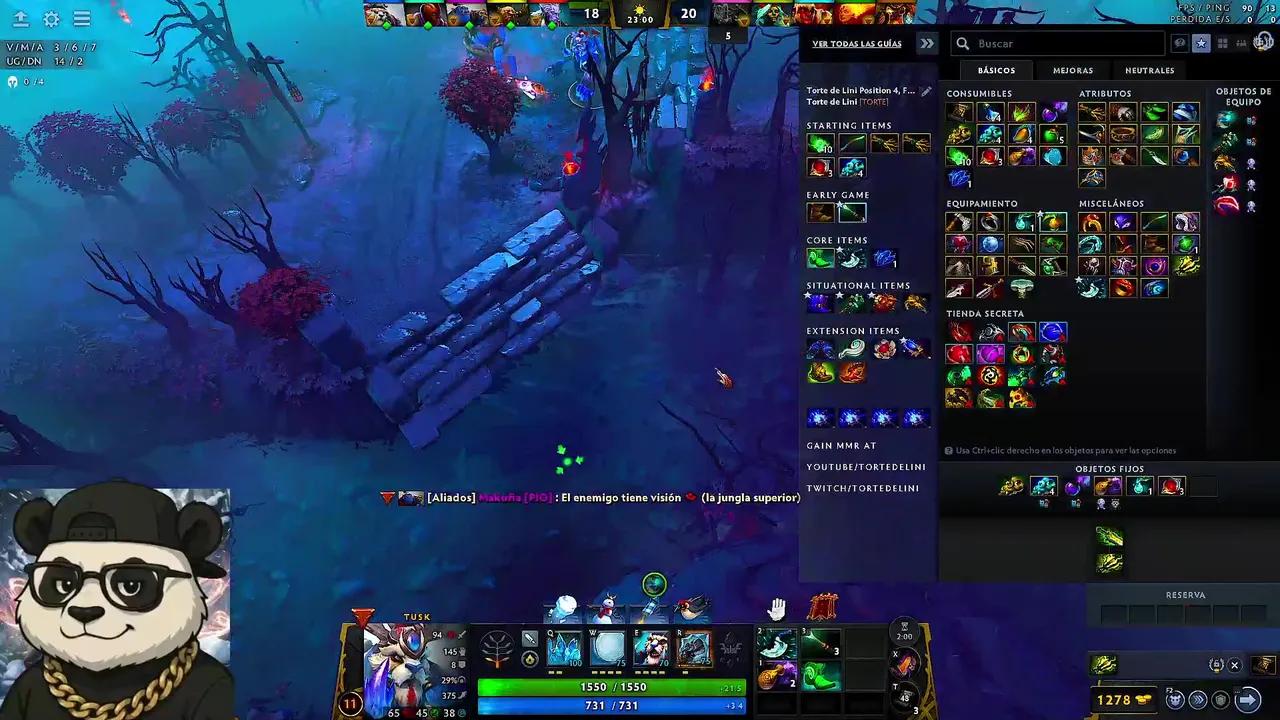Activate Walrus Punch ultimate

coord(695,650)
